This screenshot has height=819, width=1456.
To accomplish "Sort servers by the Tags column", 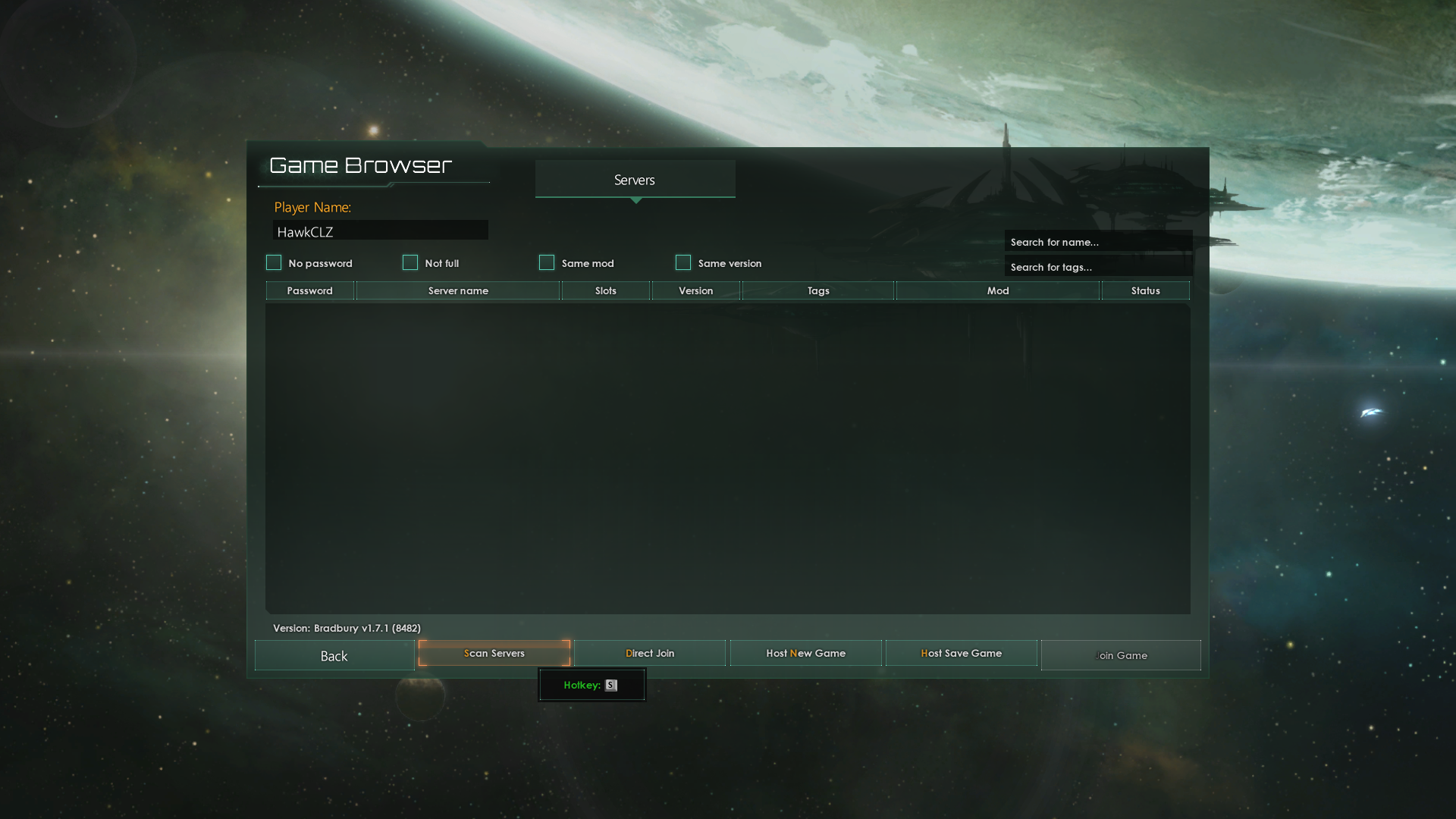I will click(817, 290).
